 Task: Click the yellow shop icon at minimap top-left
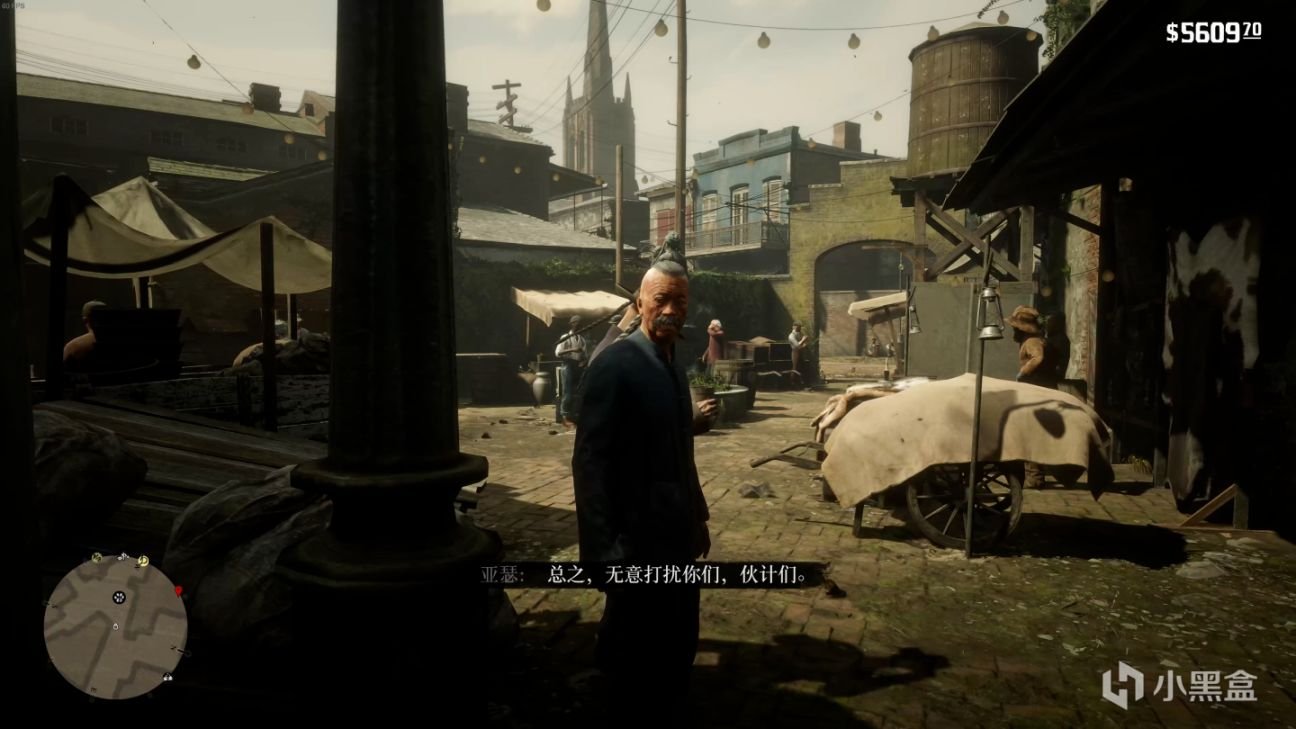[x=96, y=558]
